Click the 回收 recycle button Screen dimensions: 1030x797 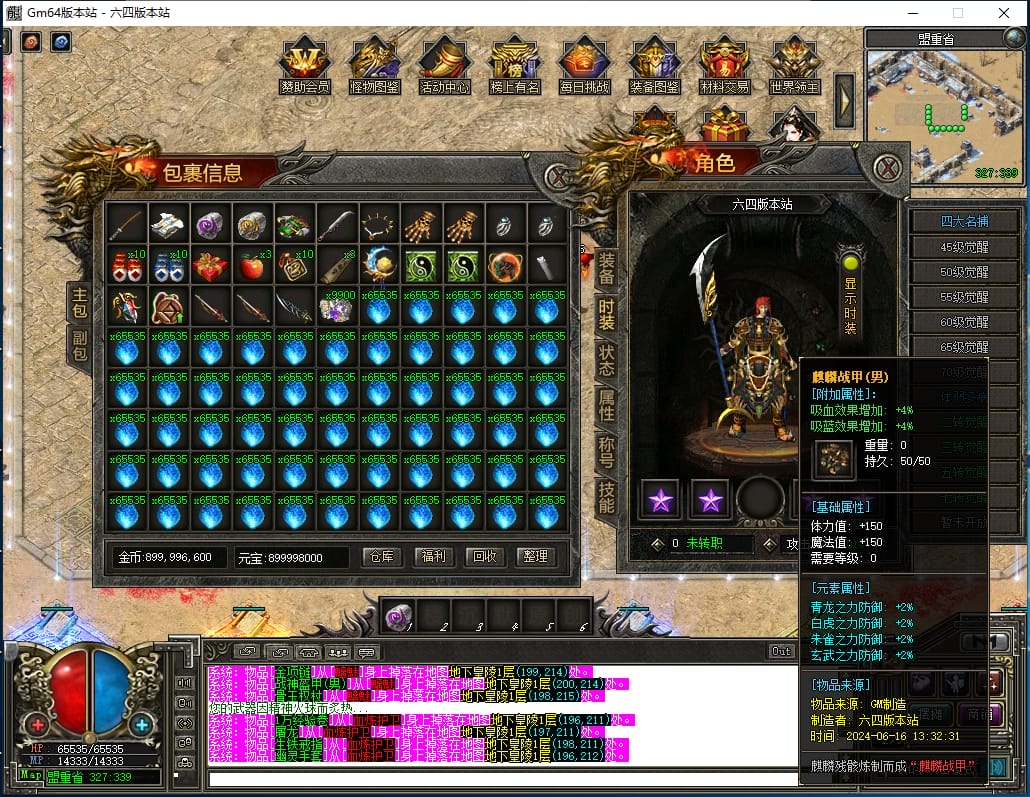pyautogui.click(x=485, y=557)
